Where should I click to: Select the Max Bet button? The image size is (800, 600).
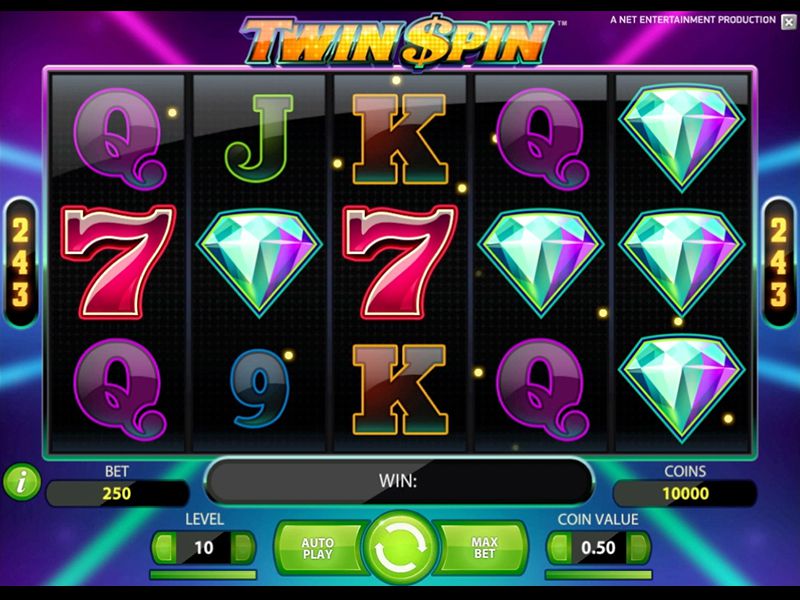[484, 547]
